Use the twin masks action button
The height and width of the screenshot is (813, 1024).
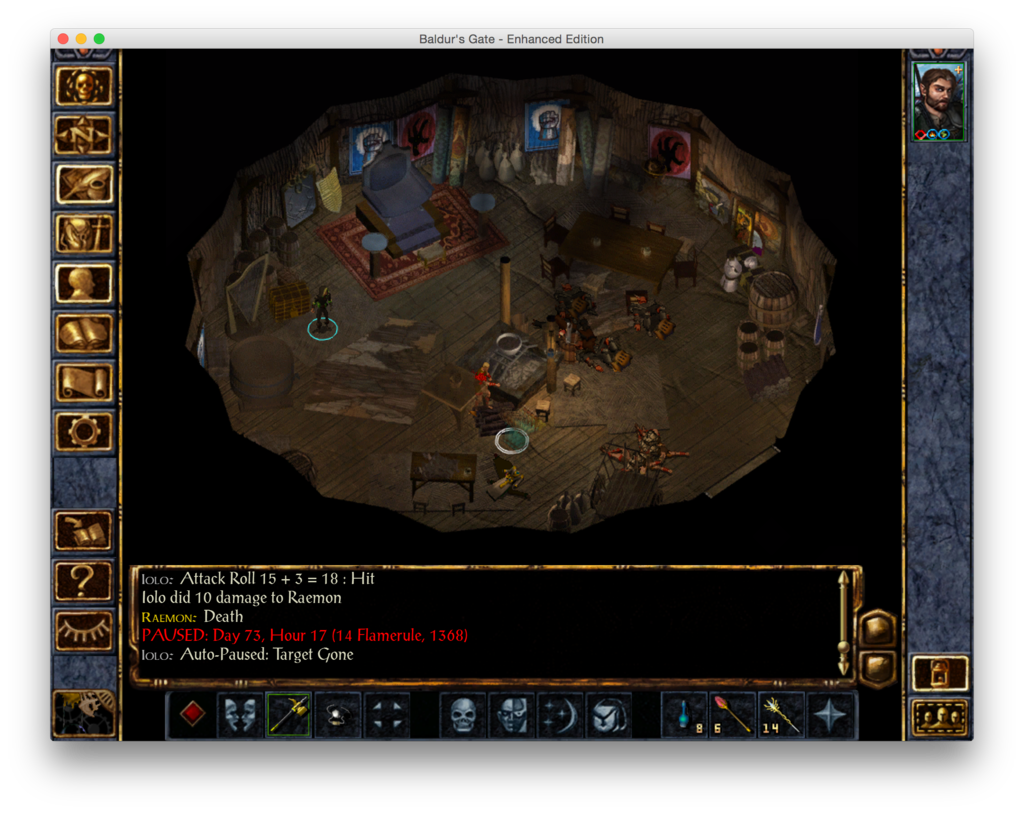[x=240, y=714]
